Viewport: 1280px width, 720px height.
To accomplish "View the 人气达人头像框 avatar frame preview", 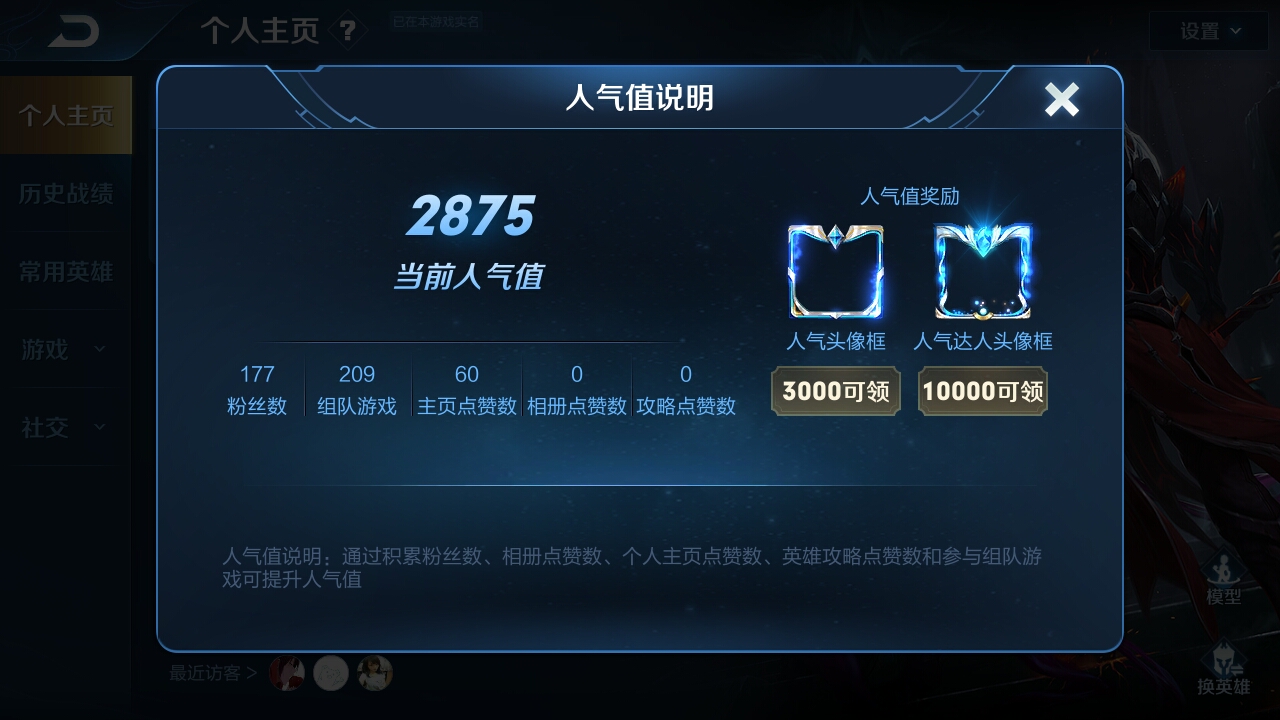I will 981,270.
